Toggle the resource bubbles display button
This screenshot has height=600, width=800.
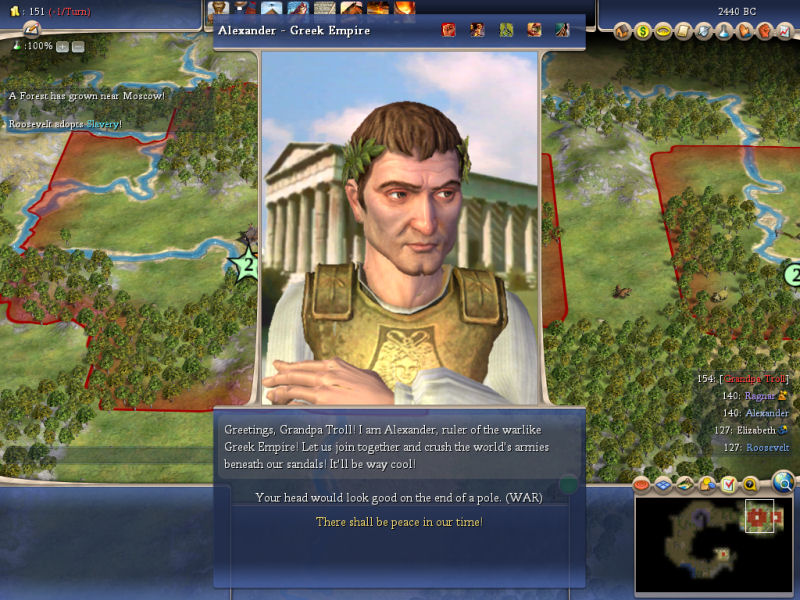pos(708,485)
